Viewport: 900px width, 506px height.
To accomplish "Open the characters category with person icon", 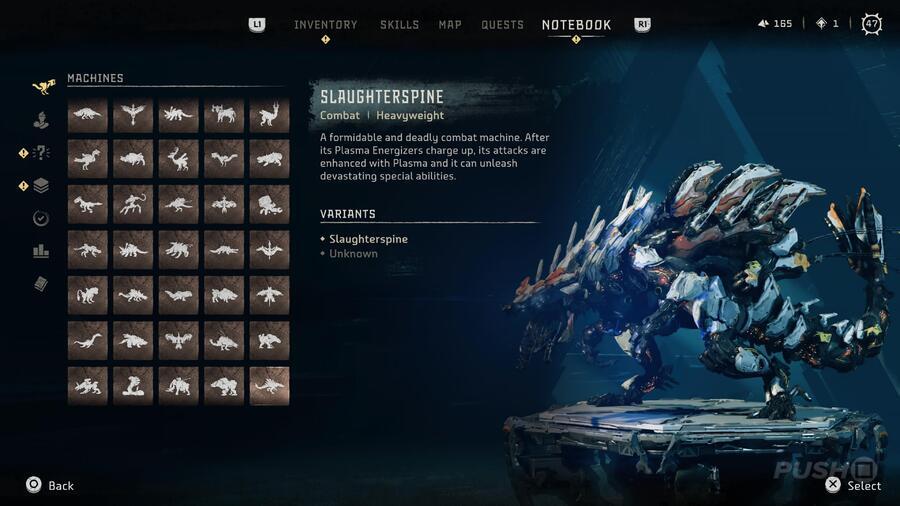I will [41, 120].
